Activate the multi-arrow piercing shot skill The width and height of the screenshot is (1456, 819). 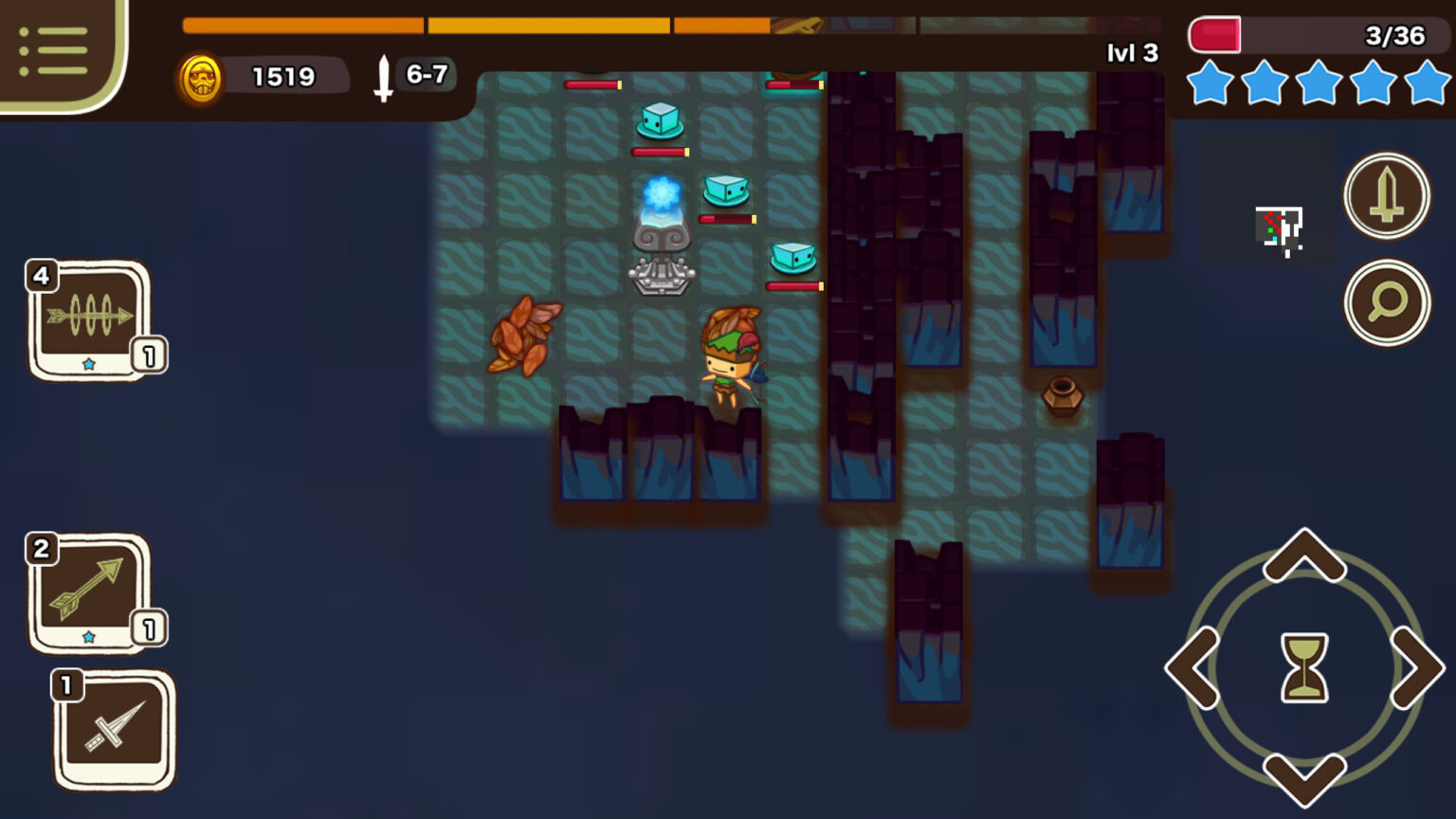coord(90,320)
